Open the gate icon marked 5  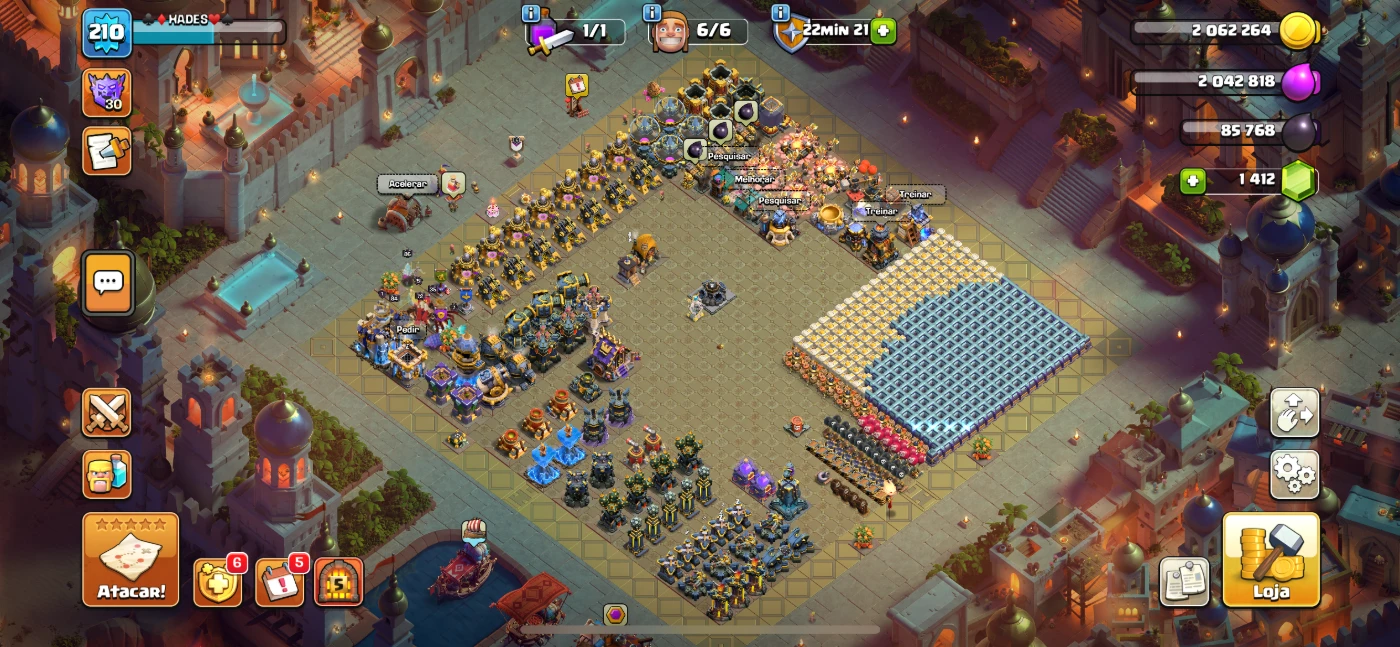pos(339,582)
